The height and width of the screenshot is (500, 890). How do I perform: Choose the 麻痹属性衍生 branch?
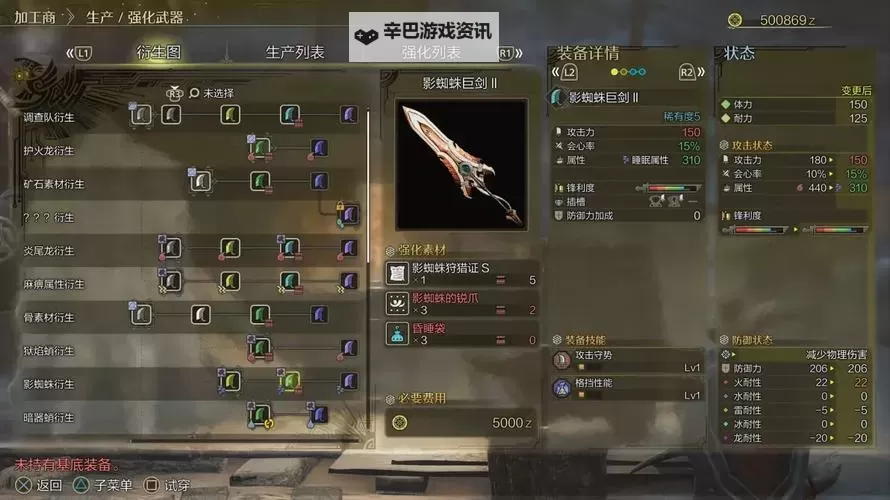tap(54, 283)
